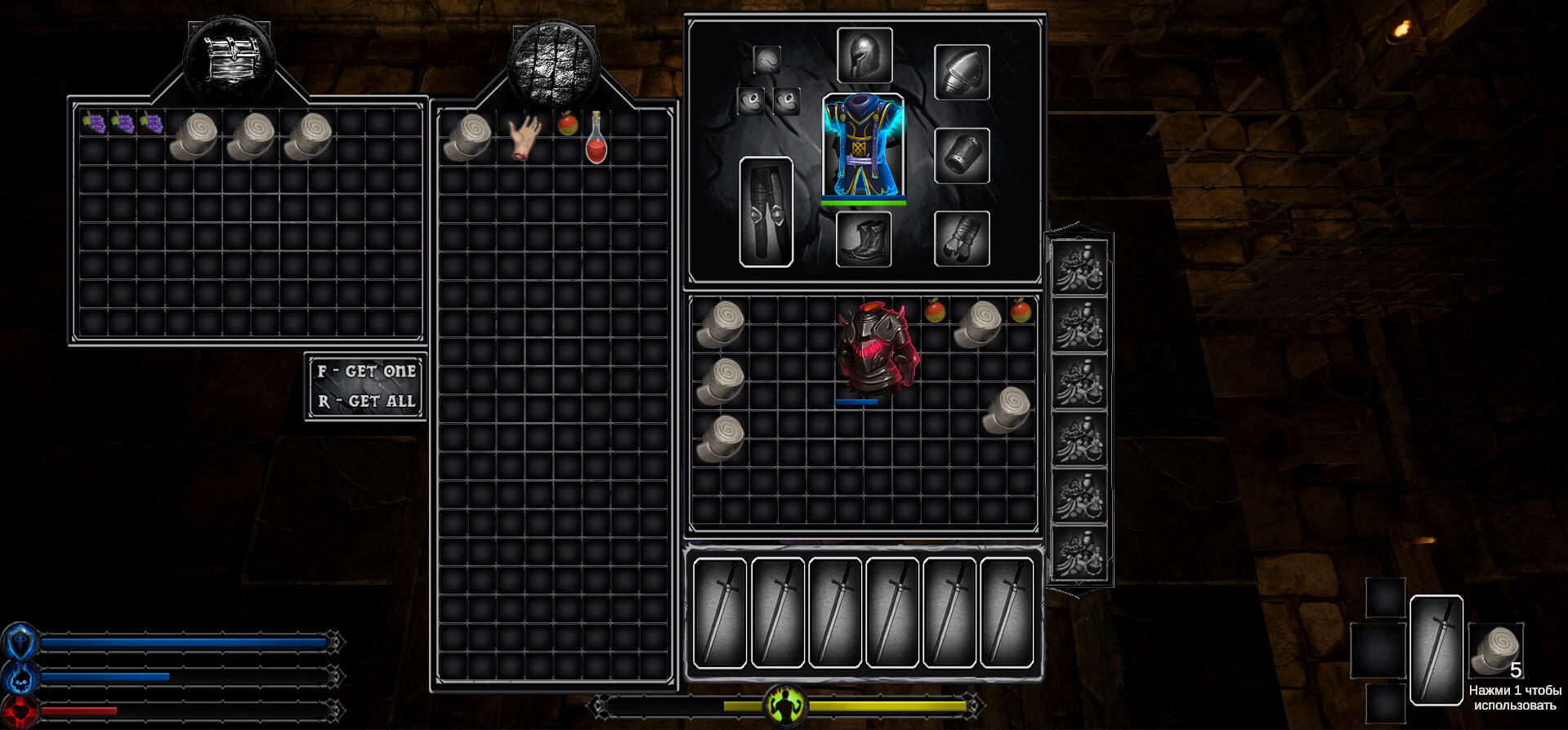Select the amulet equipment slot
This screenshot has width=1568, height=730.
(x=766, y=59)
